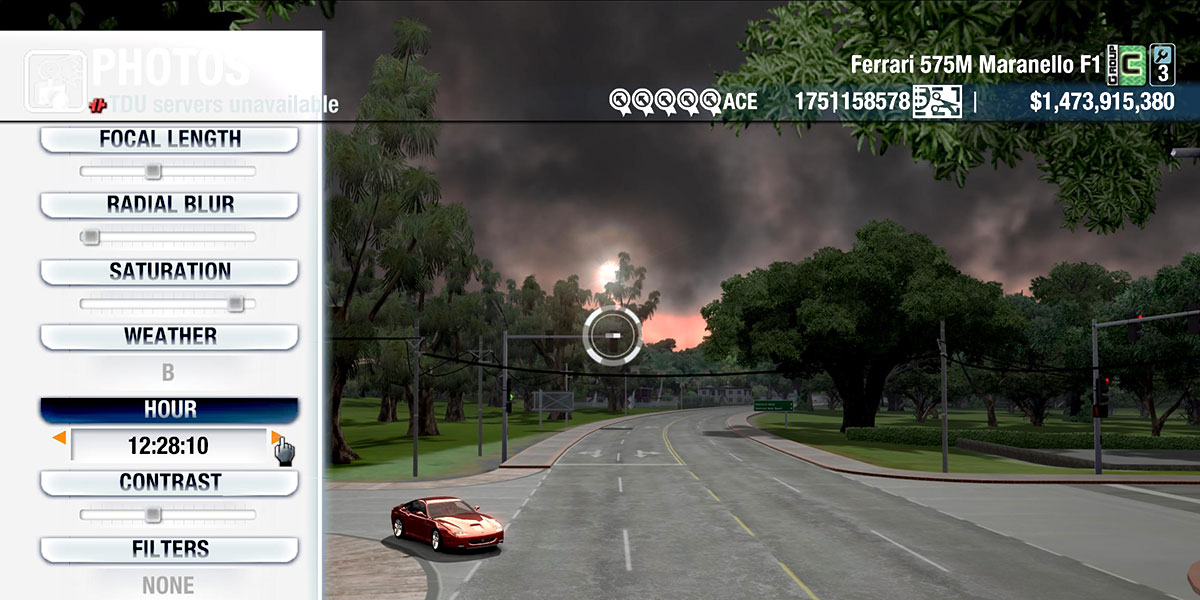
Task: Choose the Contrast option
Action: pyautogui.click(x=169, y=482)
